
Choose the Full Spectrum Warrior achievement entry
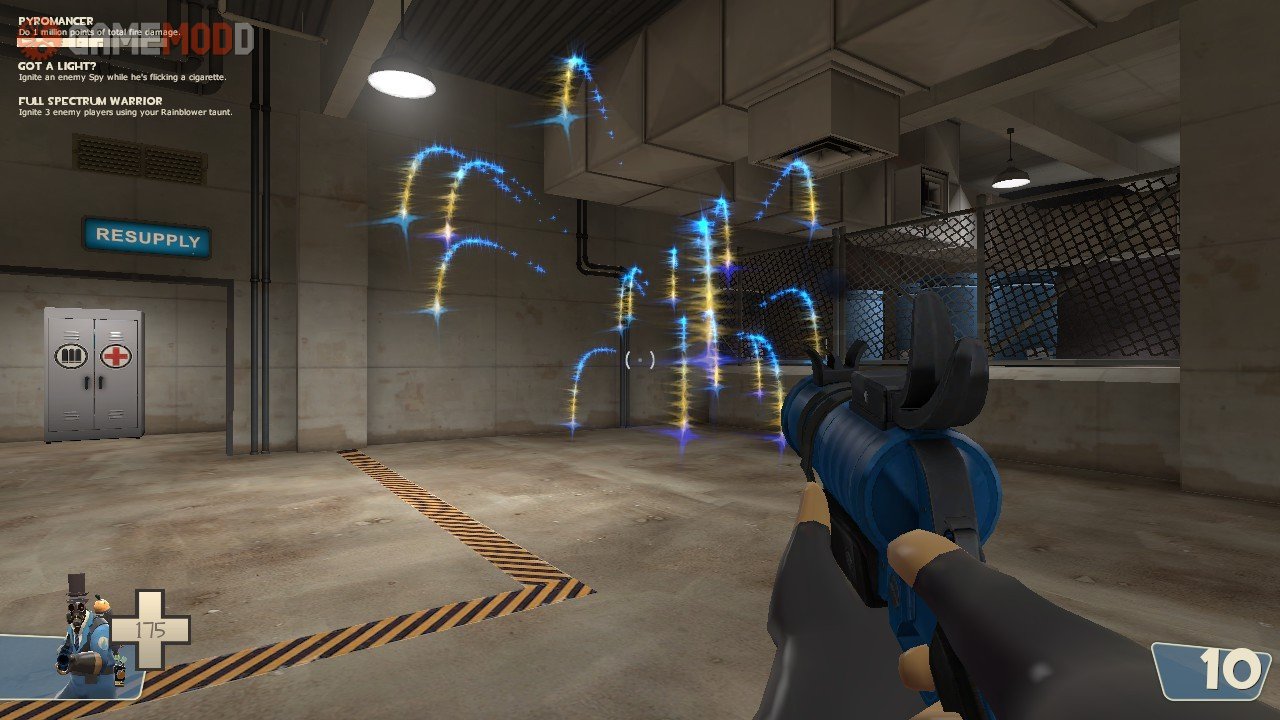click(x=90, y=101)
